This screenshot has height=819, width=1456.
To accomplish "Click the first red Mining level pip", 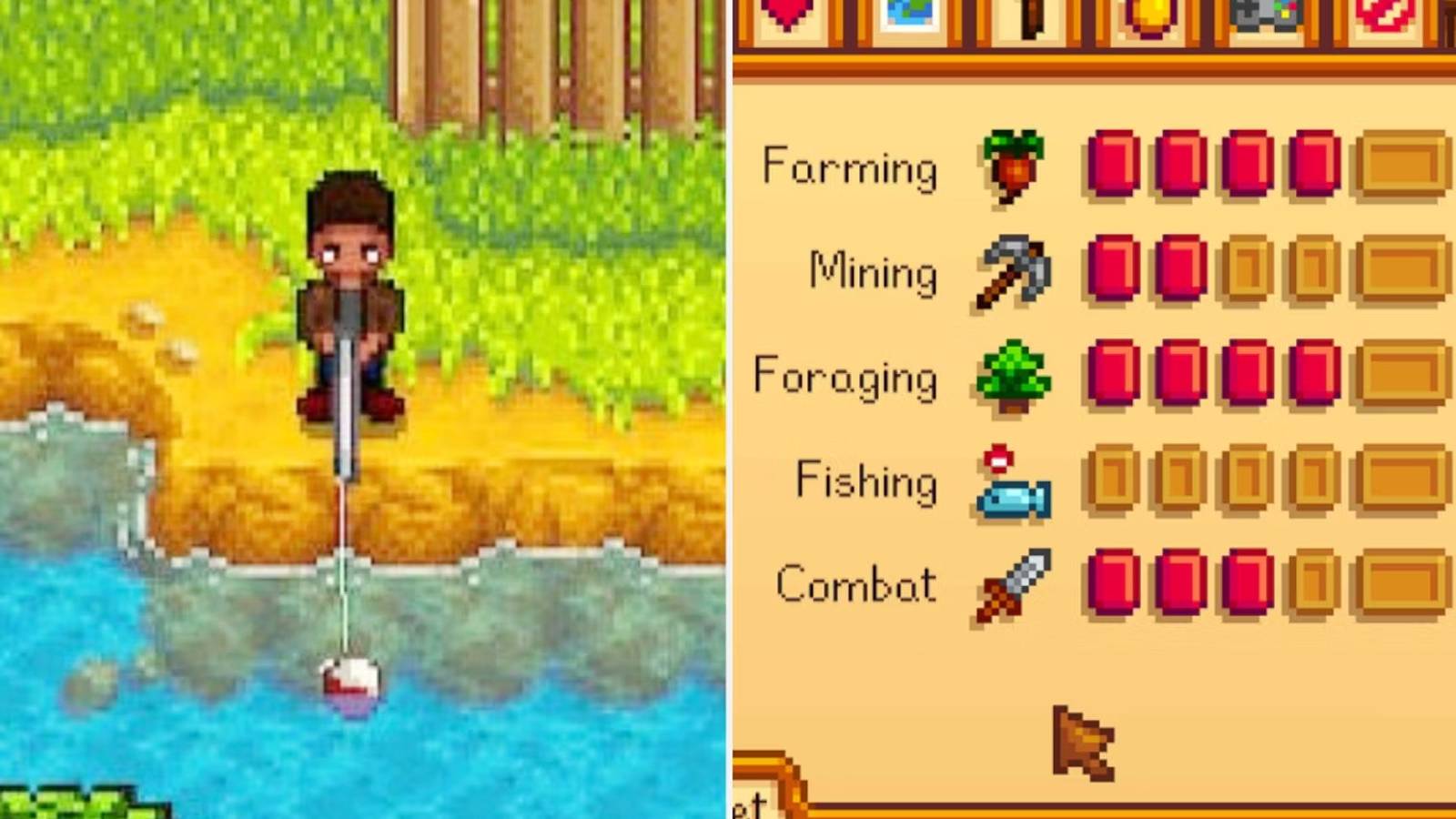I will coord(1114,266).
